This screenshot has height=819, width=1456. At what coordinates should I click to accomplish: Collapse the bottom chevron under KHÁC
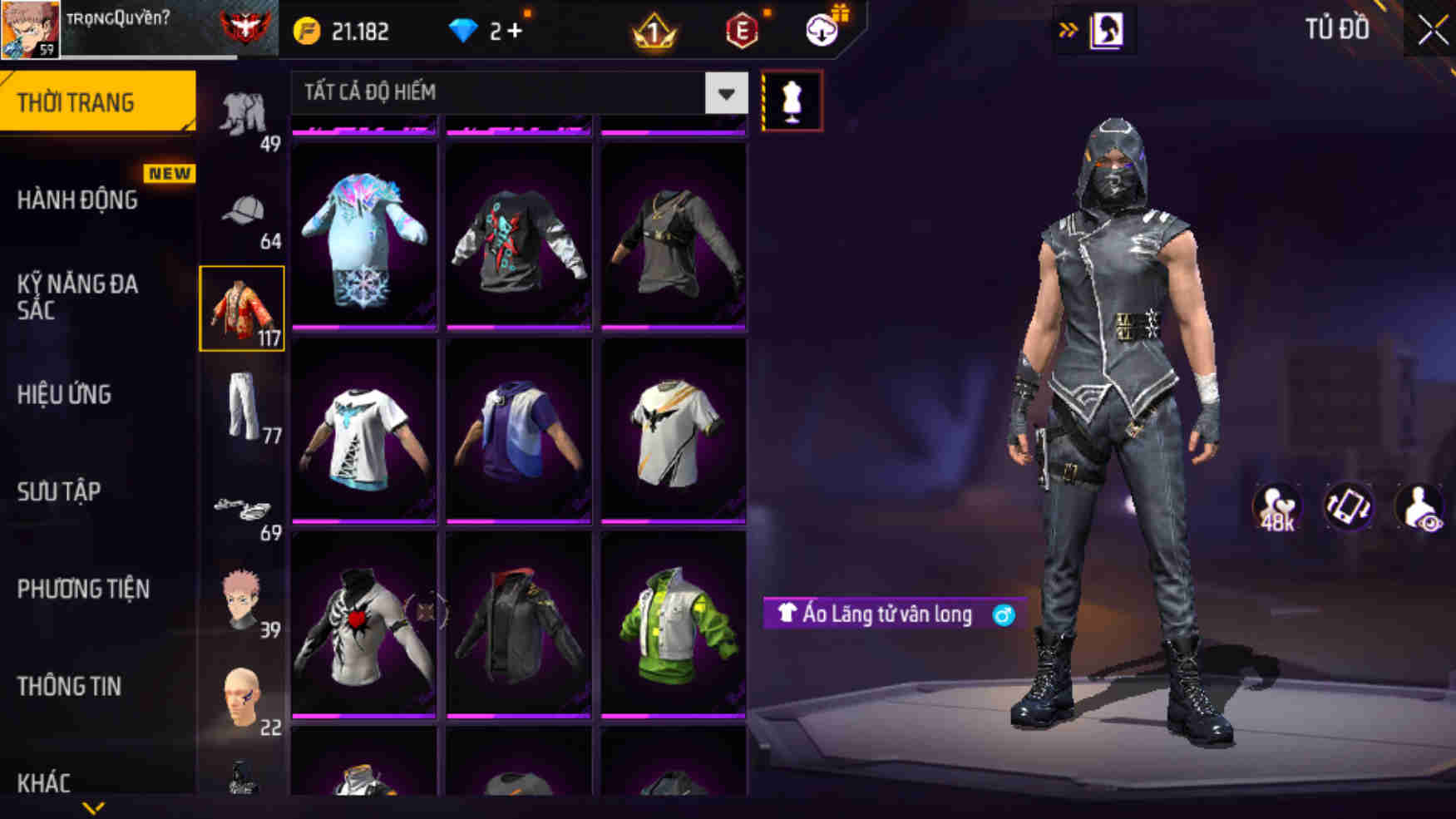[91, 807]
